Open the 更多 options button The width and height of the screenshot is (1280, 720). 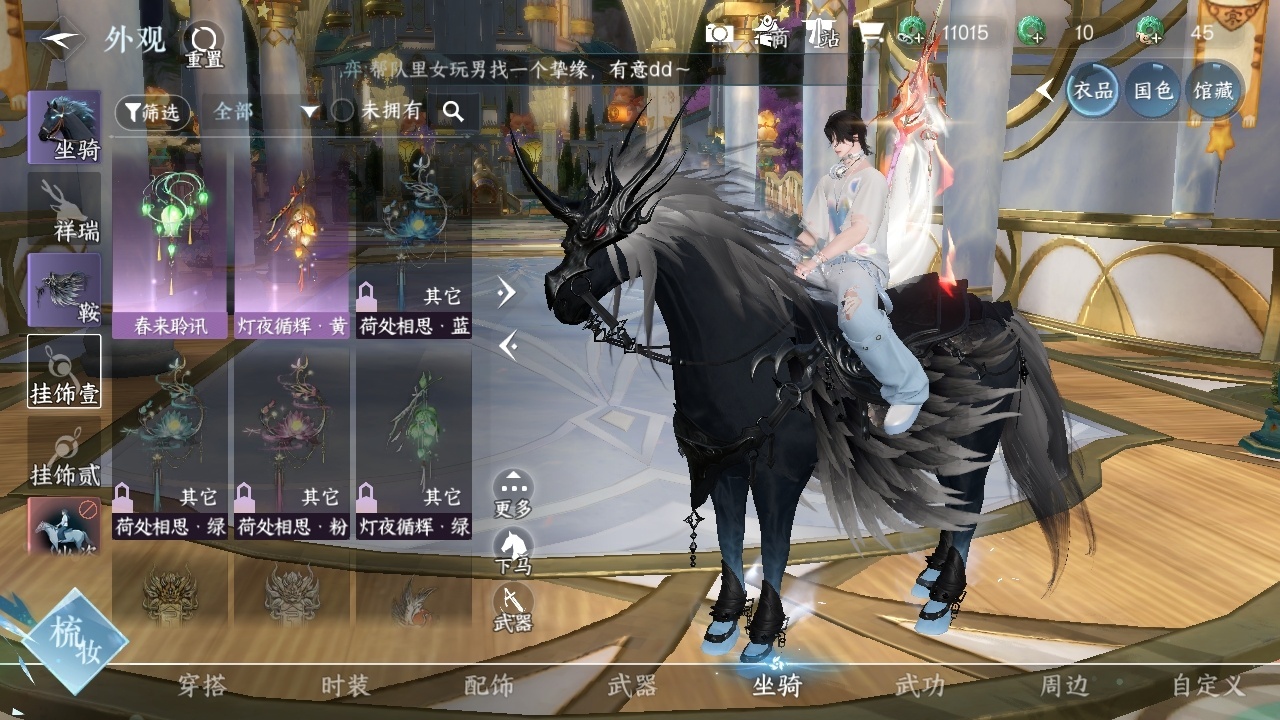coord(513,493)
